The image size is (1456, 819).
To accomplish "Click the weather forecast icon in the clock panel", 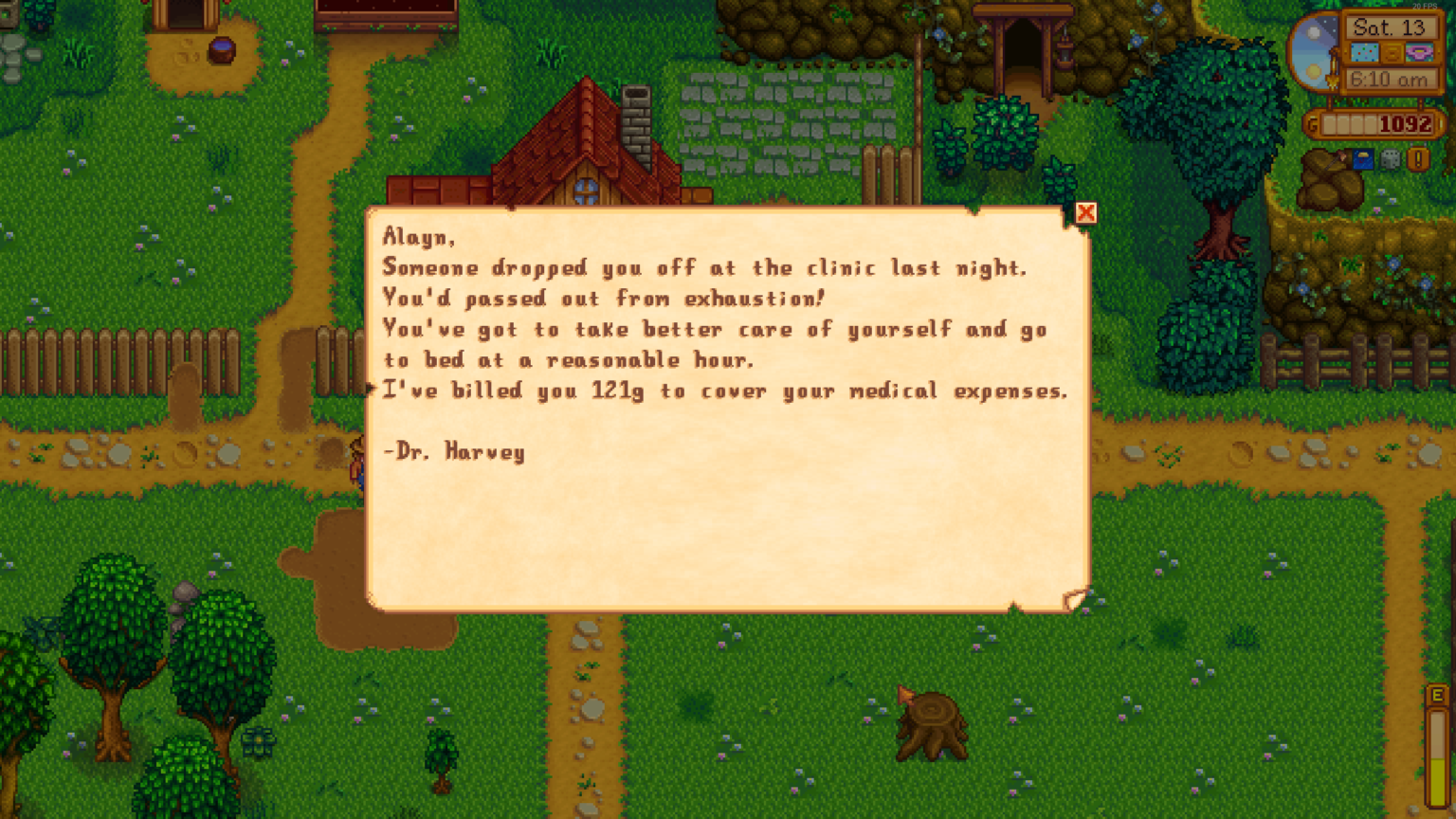I will 1366,52.
